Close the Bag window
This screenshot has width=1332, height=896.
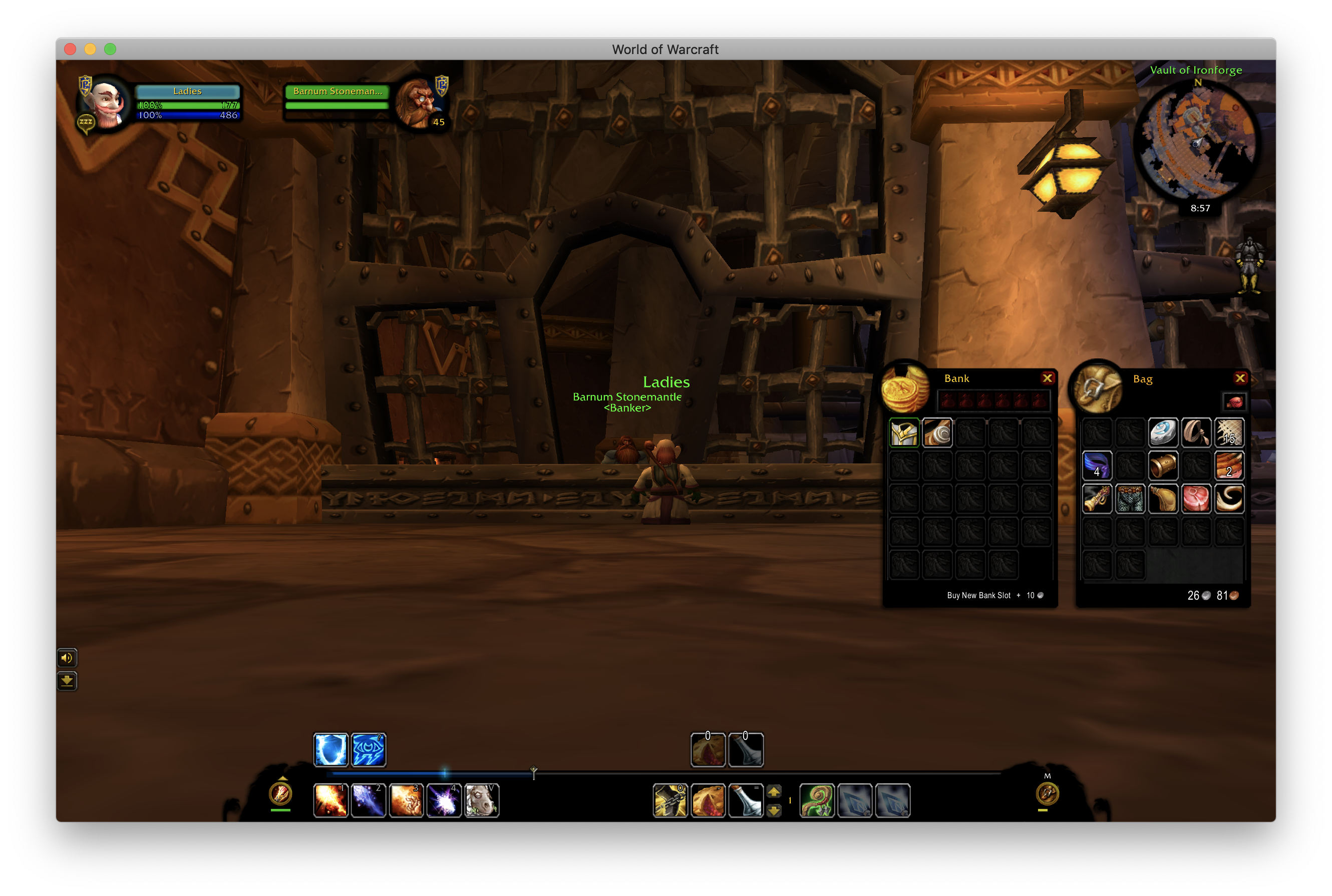[x=1240, y=378]
